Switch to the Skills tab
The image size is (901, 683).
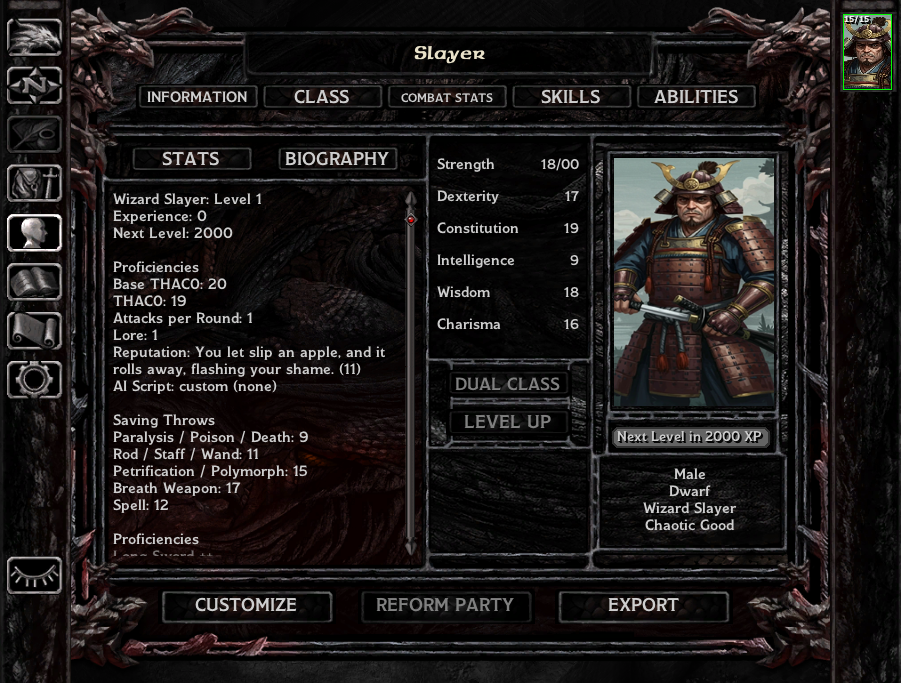click(x=570, y=97)
